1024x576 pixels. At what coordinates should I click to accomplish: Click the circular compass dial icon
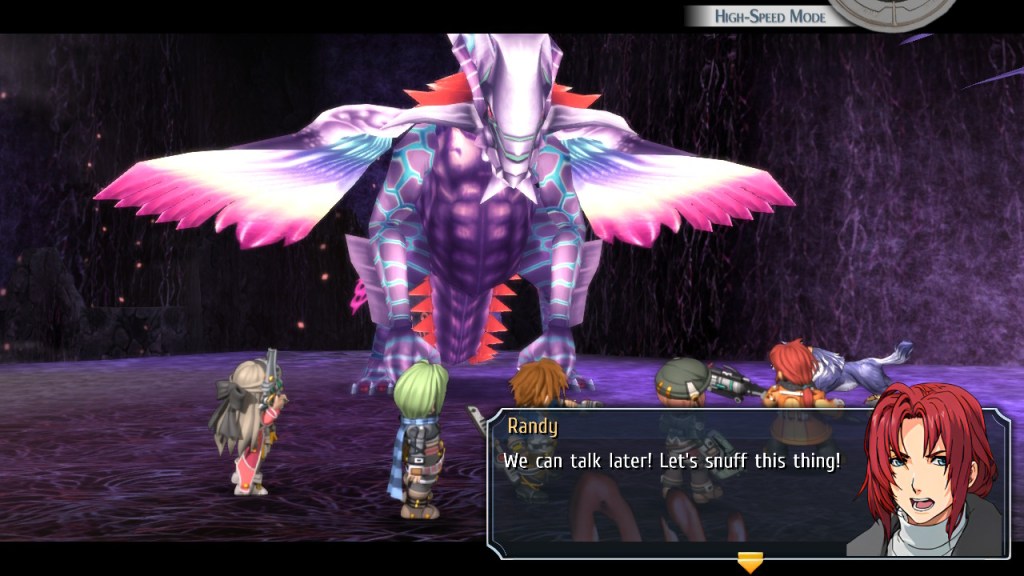tap(892, 12)
